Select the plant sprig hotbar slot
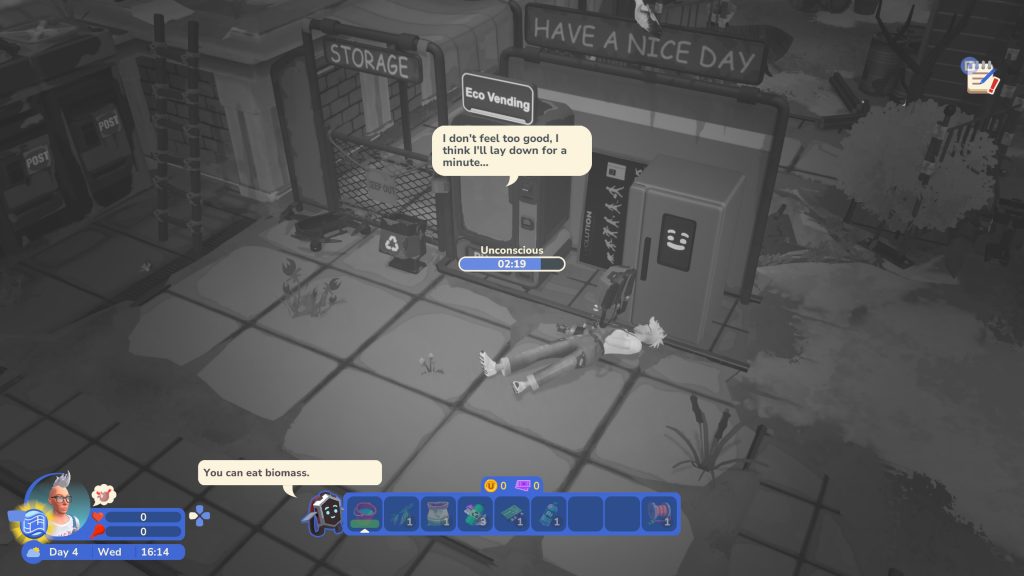The width and height of the screenshot is (1024, 576). point(401,513)
